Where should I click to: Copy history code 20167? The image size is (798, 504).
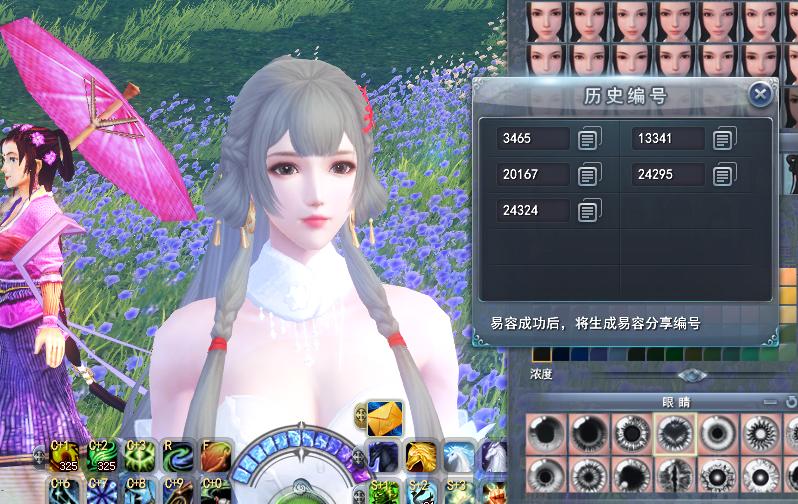click(x=589, y=175)
